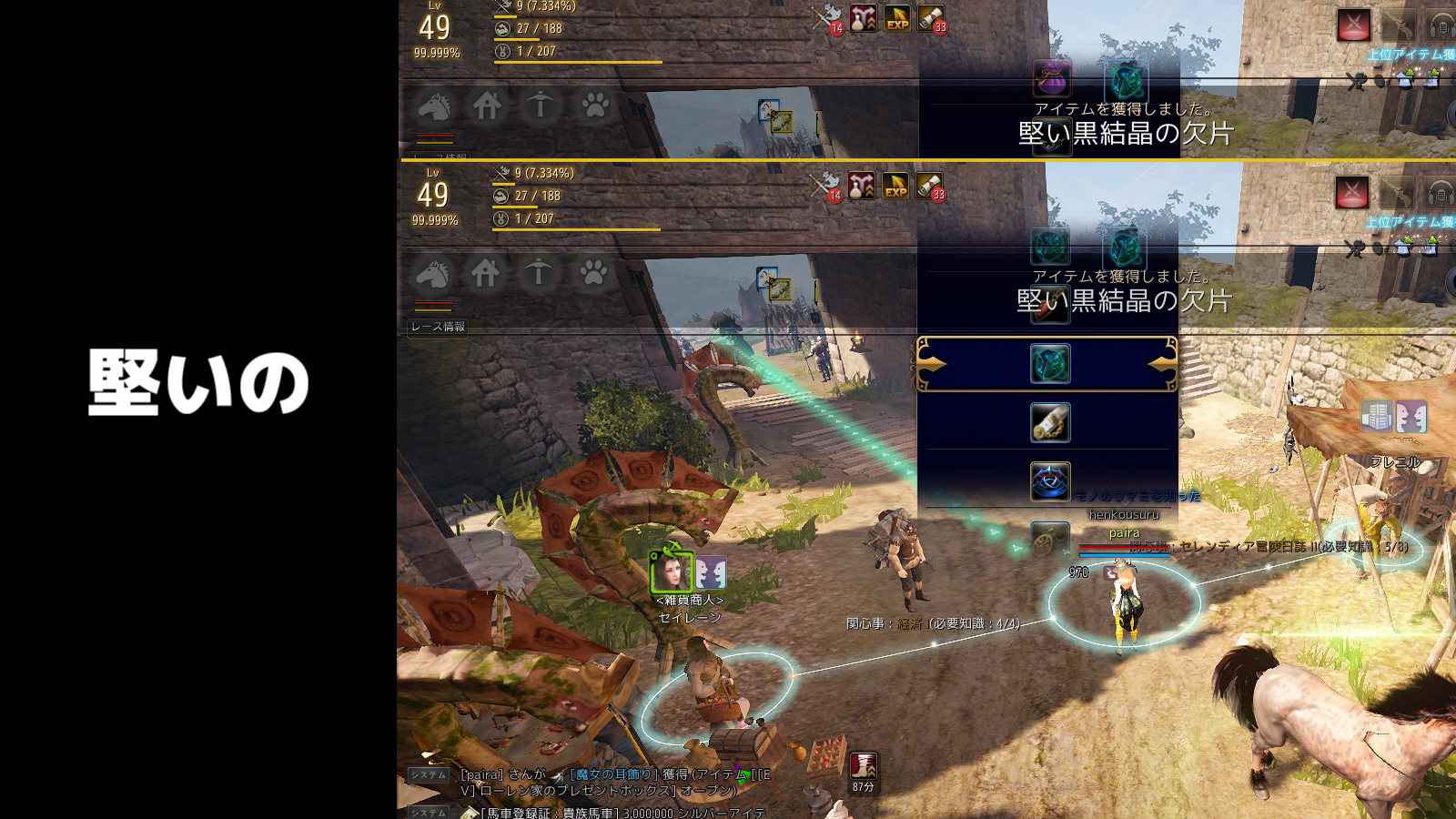Screen dimensions: 1456x819
Task: Select the blue horned item in the loot list
Action: 1049,481
